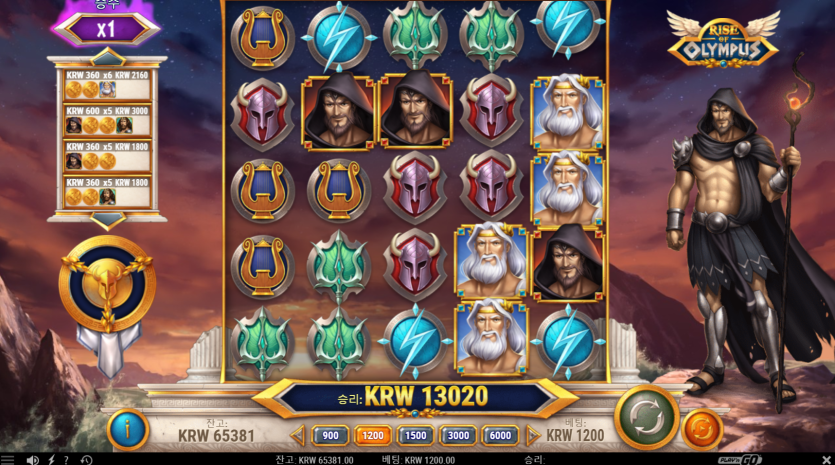Activate the orange autoplay button
The height and width of the screenshot is (465, 835).
(x=702, y=430)
